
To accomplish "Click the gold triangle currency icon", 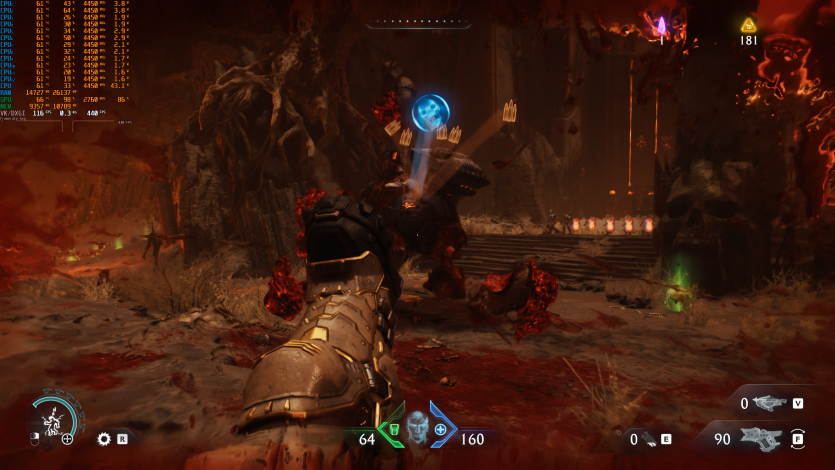I will pyautogui.click(x=748, y=25).
